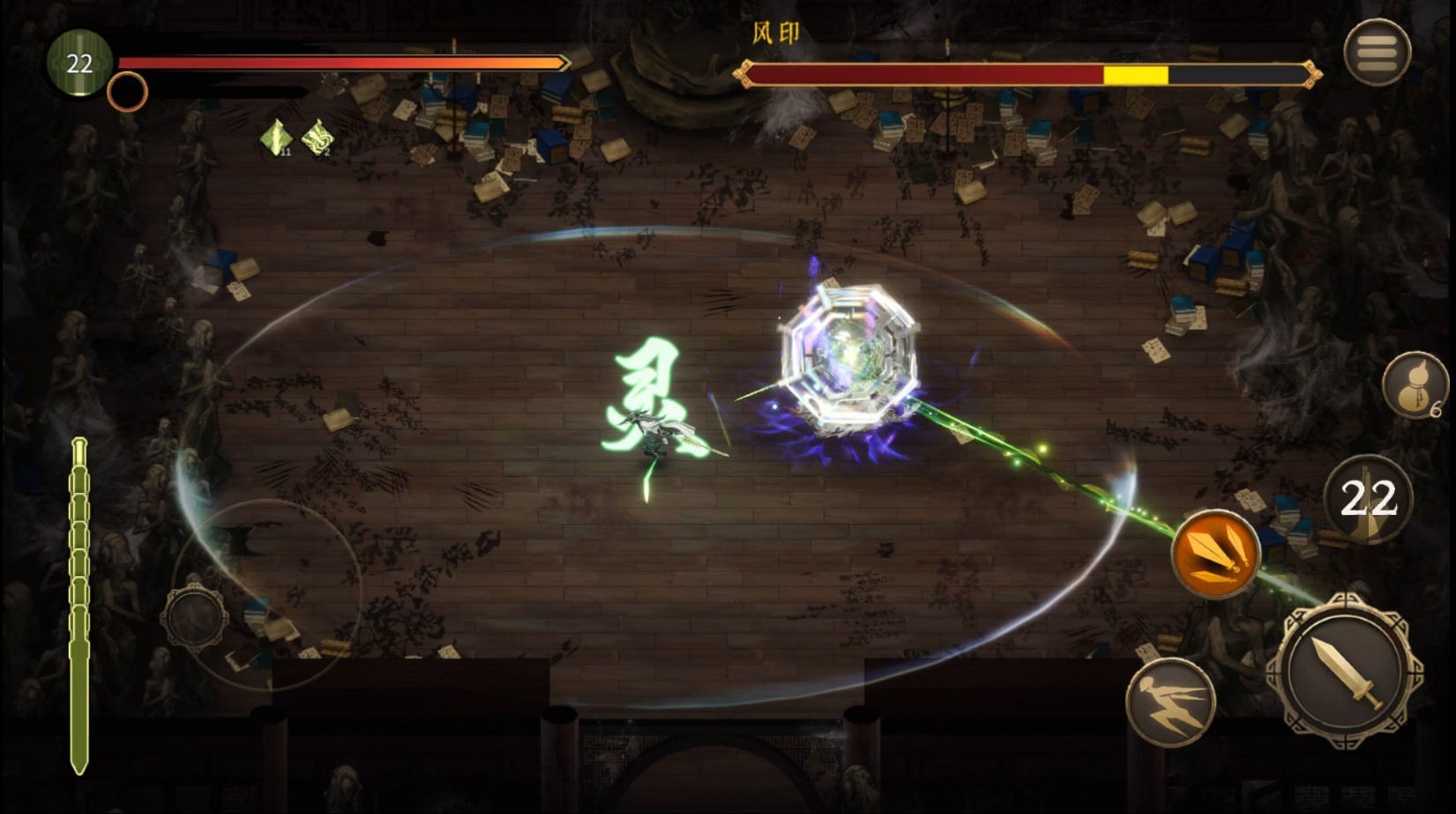Drink from the gourd potion
The width and height of the screenshot is (1456, 814).
pos(1414,385)
